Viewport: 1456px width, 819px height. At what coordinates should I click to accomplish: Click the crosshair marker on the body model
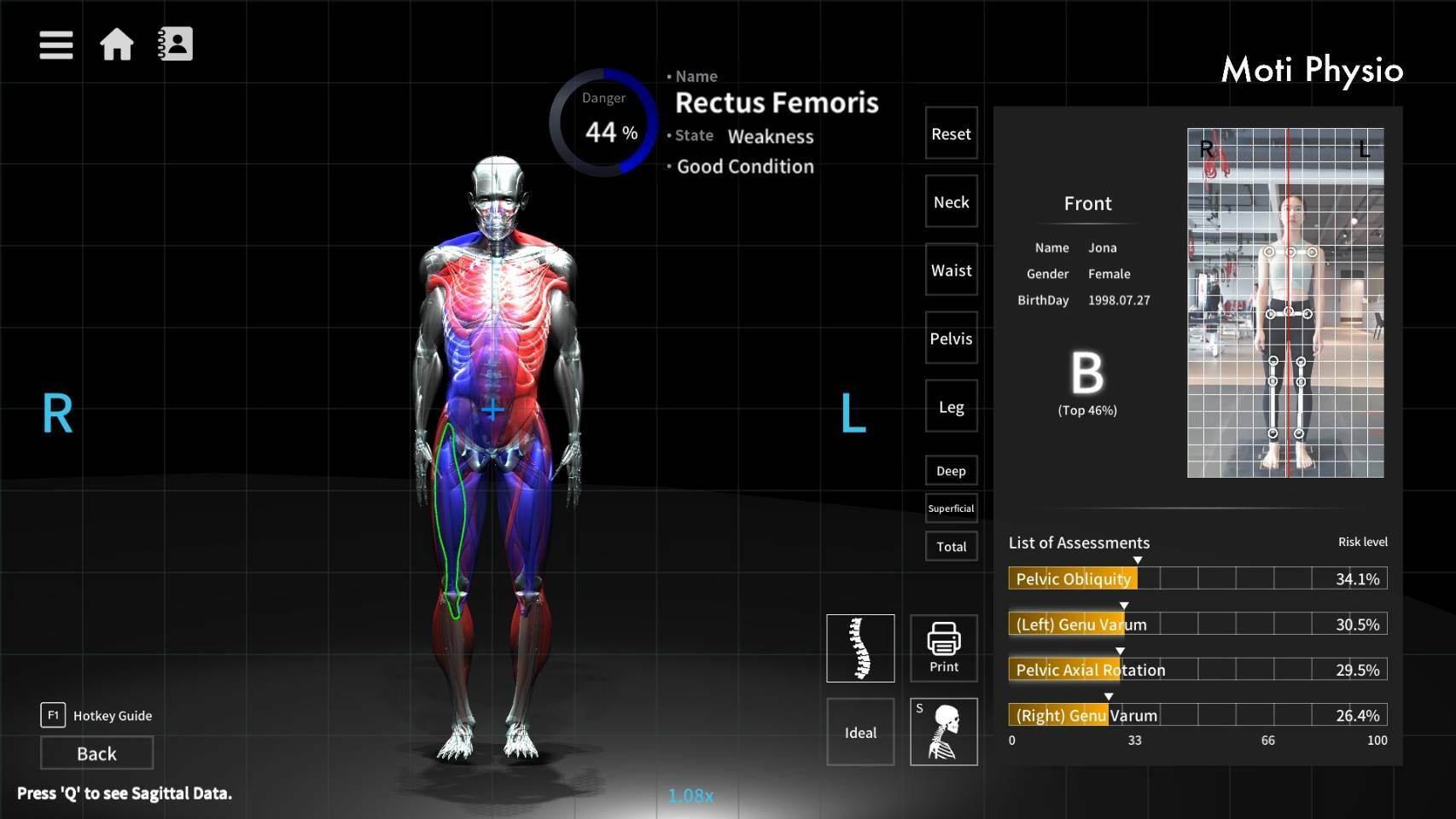[x=492, y=409]
